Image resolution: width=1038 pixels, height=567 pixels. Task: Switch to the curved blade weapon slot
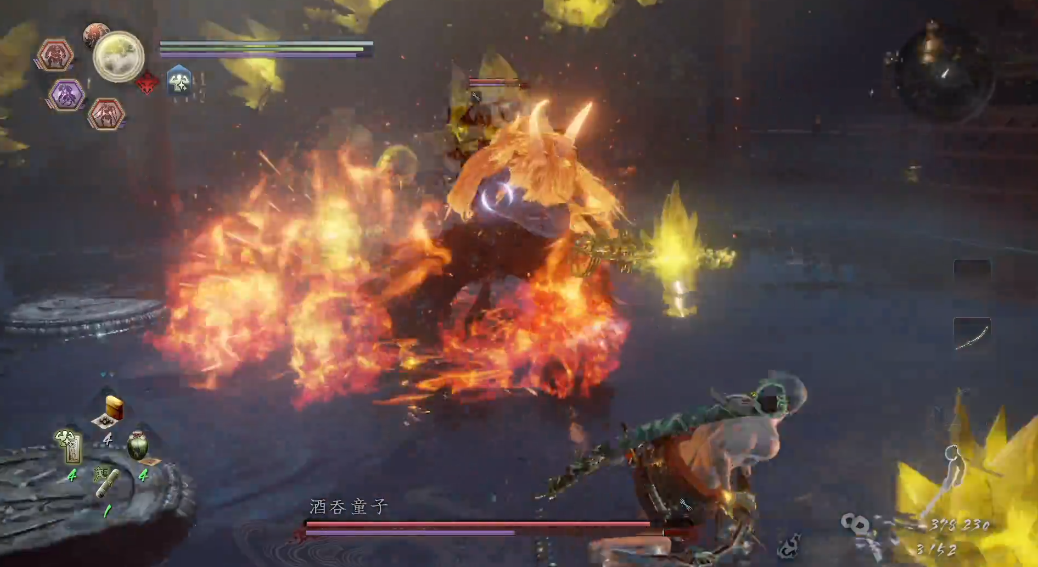click(972, 334)
